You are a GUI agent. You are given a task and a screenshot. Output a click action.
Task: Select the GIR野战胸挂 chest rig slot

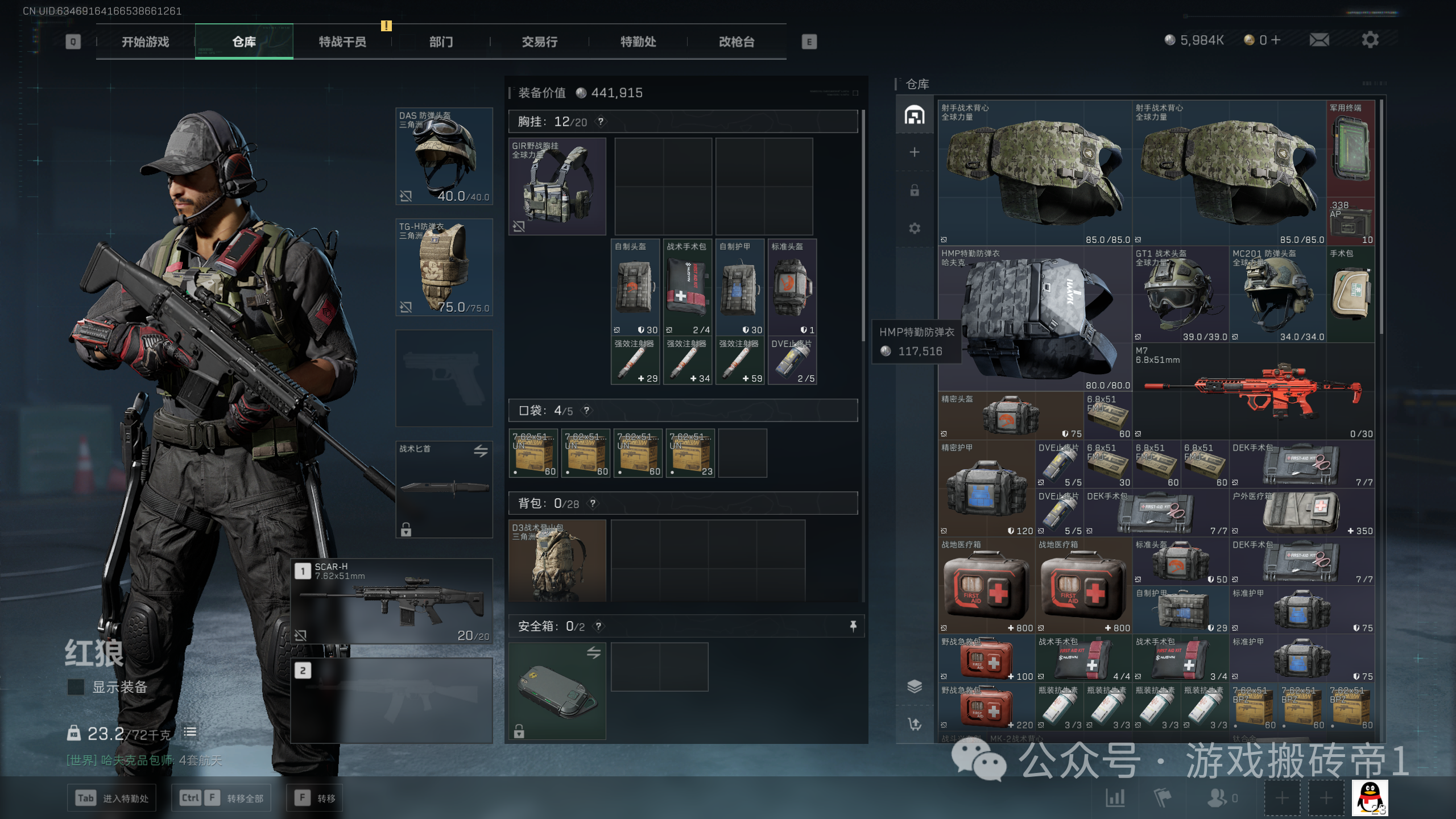point(557,186)
